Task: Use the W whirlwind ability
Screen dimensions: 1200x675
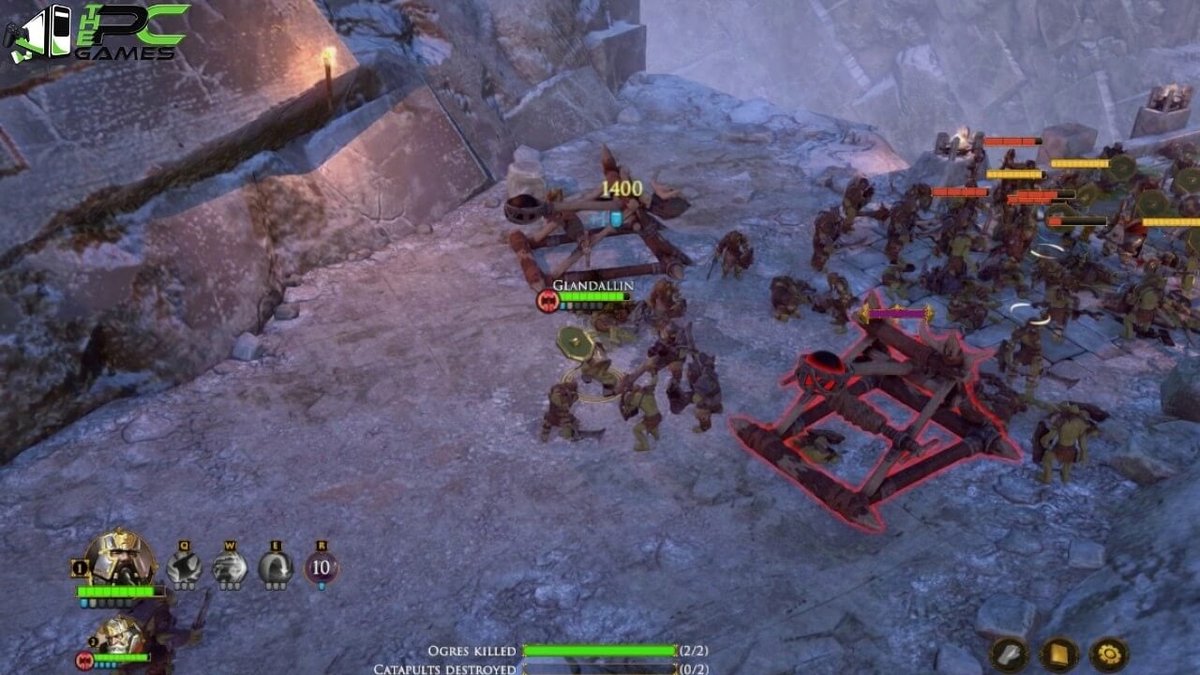Action: click(x=229, y=568)
